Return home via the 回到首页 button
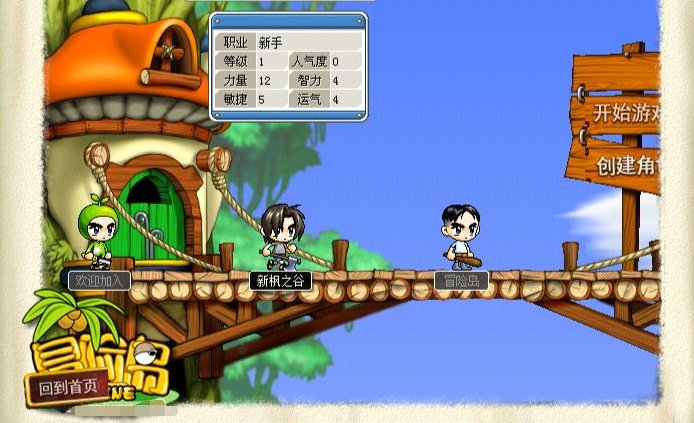 [67, 386]
